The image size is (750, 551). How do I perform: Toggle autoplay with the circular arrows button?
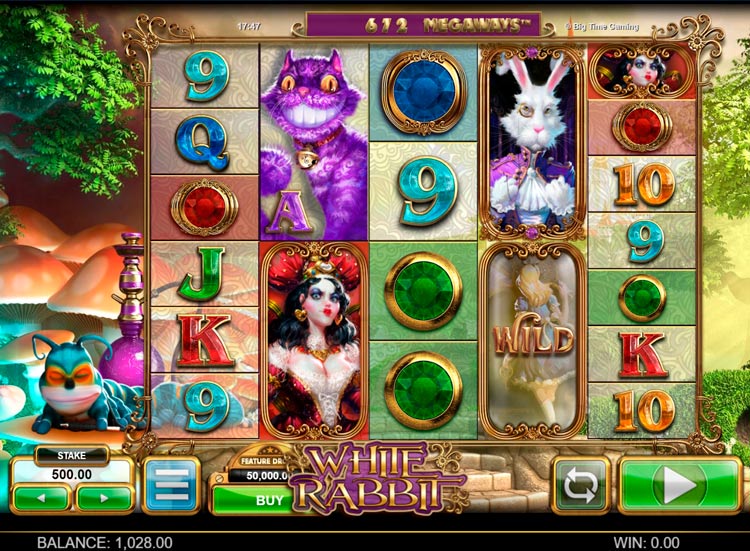tap(581, 485)
